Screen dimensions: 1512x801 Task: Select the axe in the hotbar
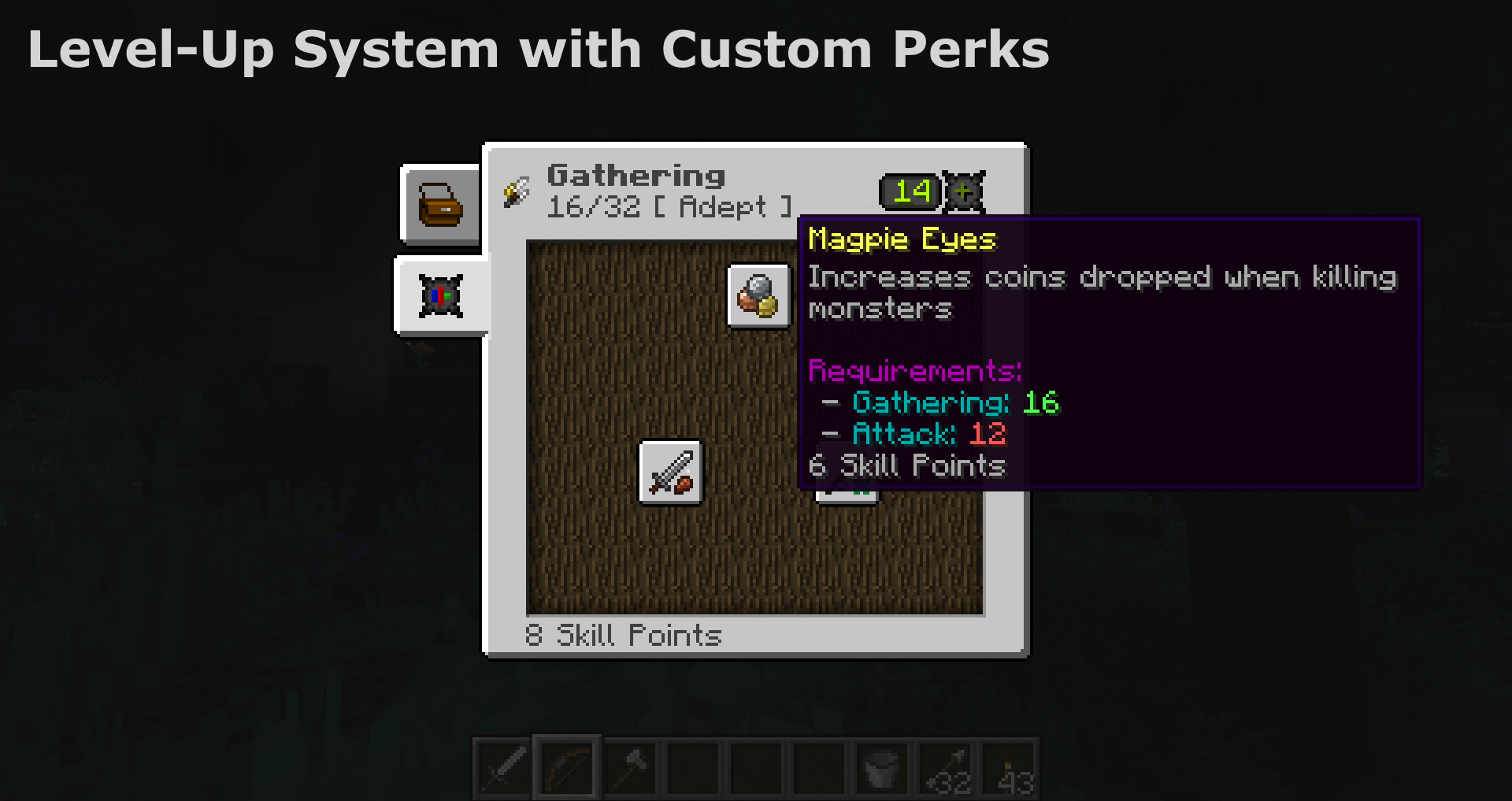click(628, 768)
